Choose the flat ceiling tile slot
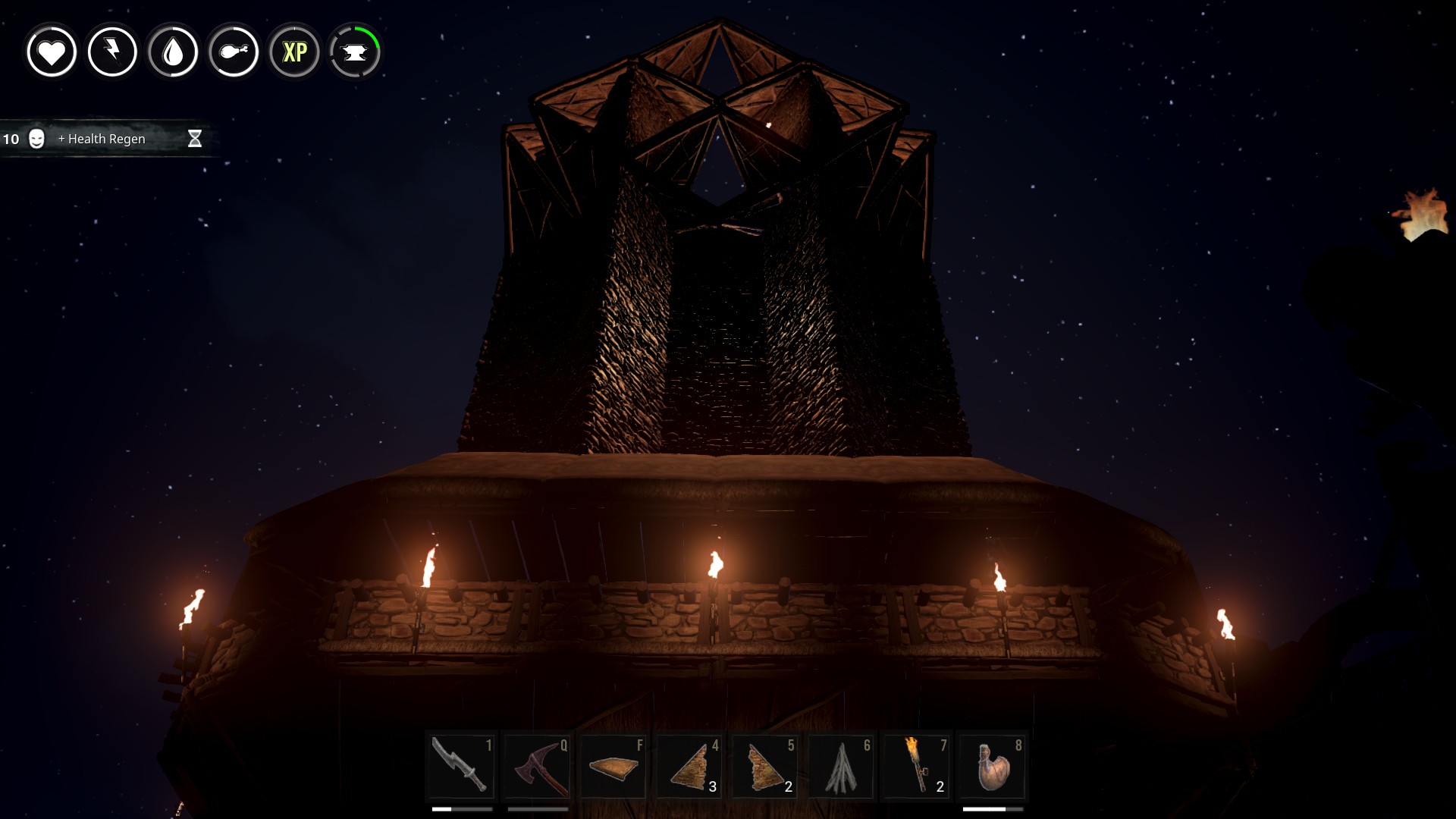This screenshot has height=819, width=1456. point(613,766)
